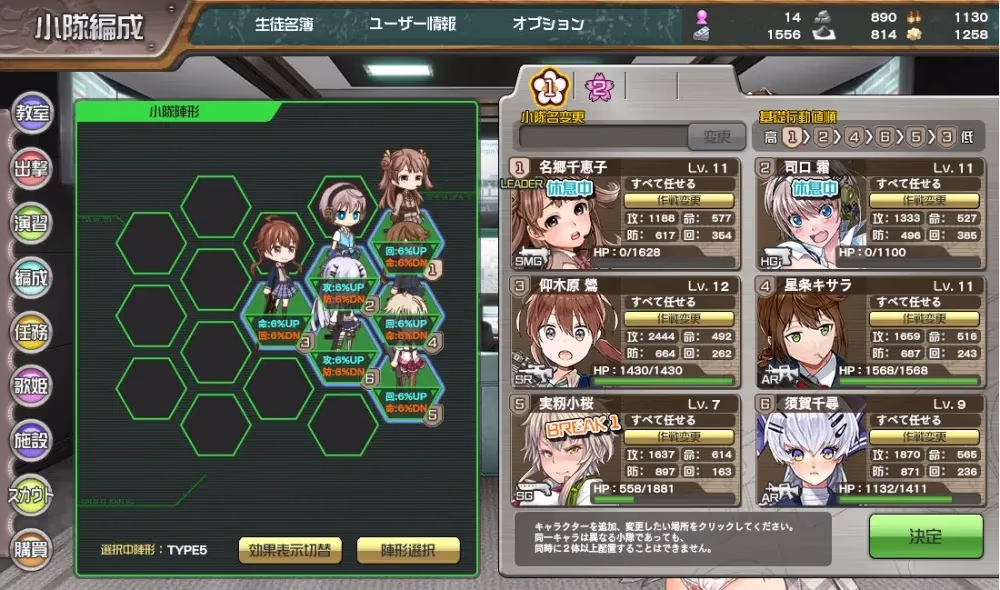Open 購買 shop side button
The width and height of the screenshot is (1000, 590).
(x=32, y=546)
